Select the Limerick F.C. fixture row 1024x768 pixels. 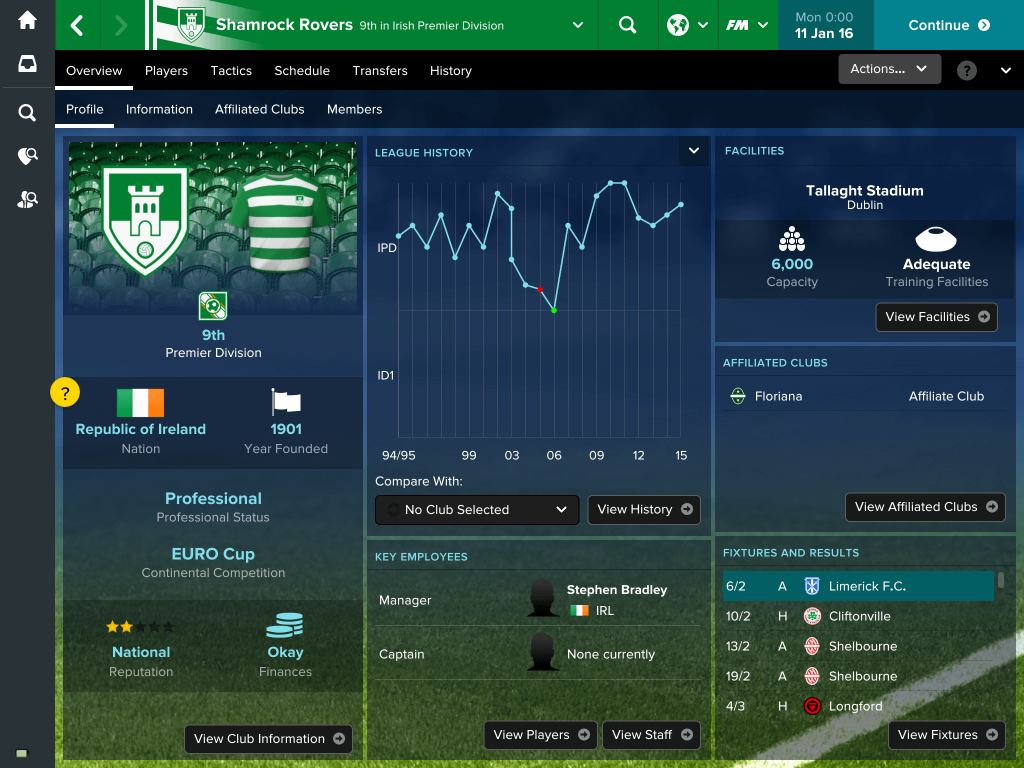click(x=858, y=586)
